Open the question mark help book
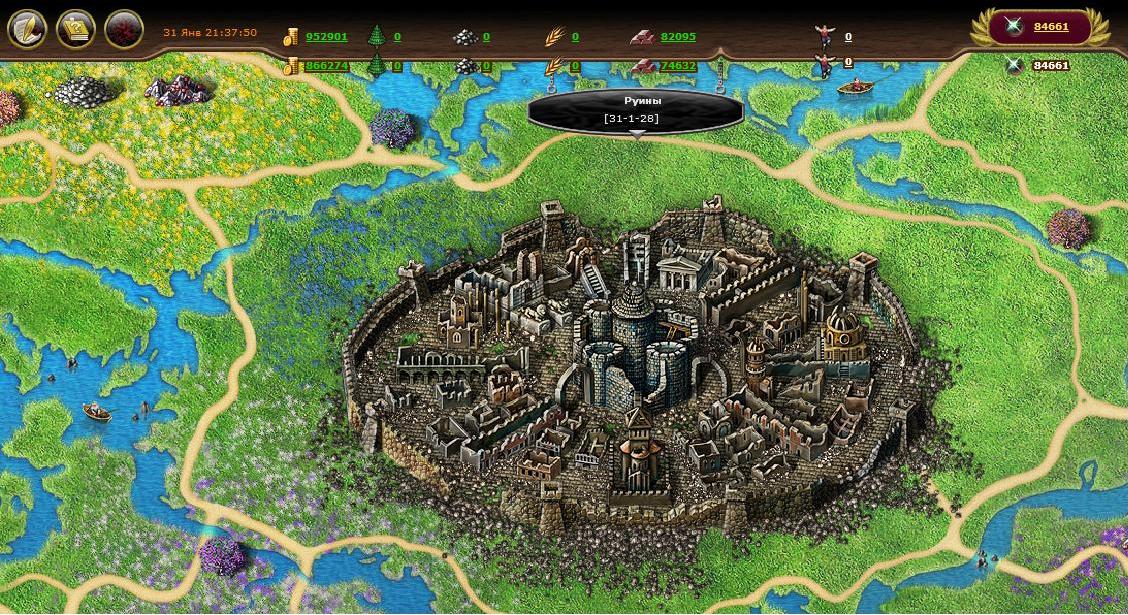This screenshot has height=615, width=1128. (x=76, y=29)
